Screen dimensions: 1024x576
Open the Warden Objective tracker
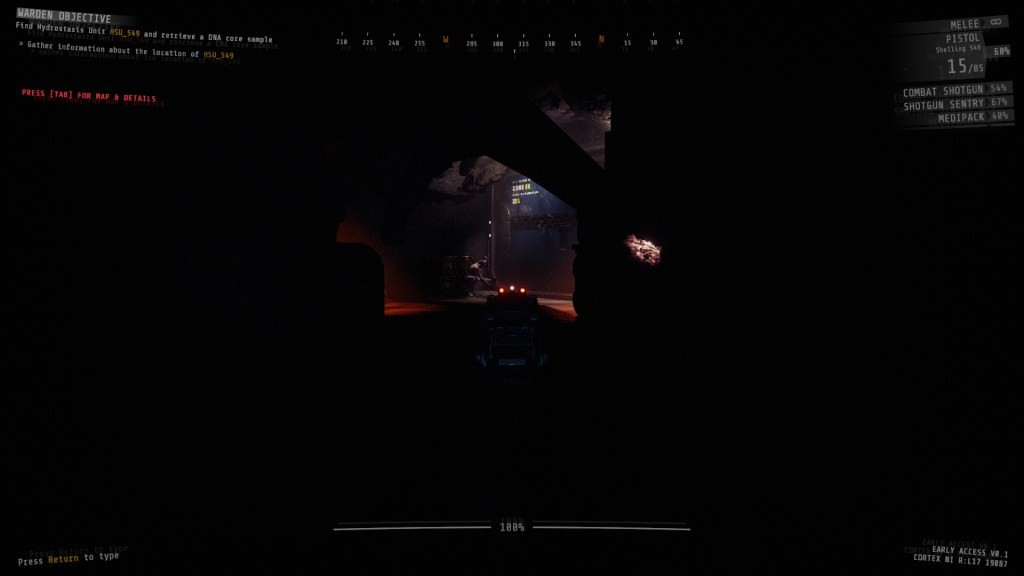point(64,18)
